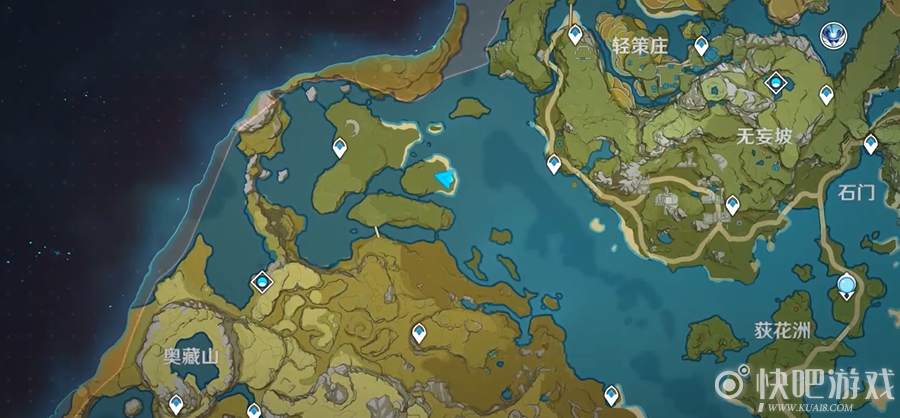900x418 pixels.
Task: Click the round winged emblem marker at top right
Action: (832, 36)
